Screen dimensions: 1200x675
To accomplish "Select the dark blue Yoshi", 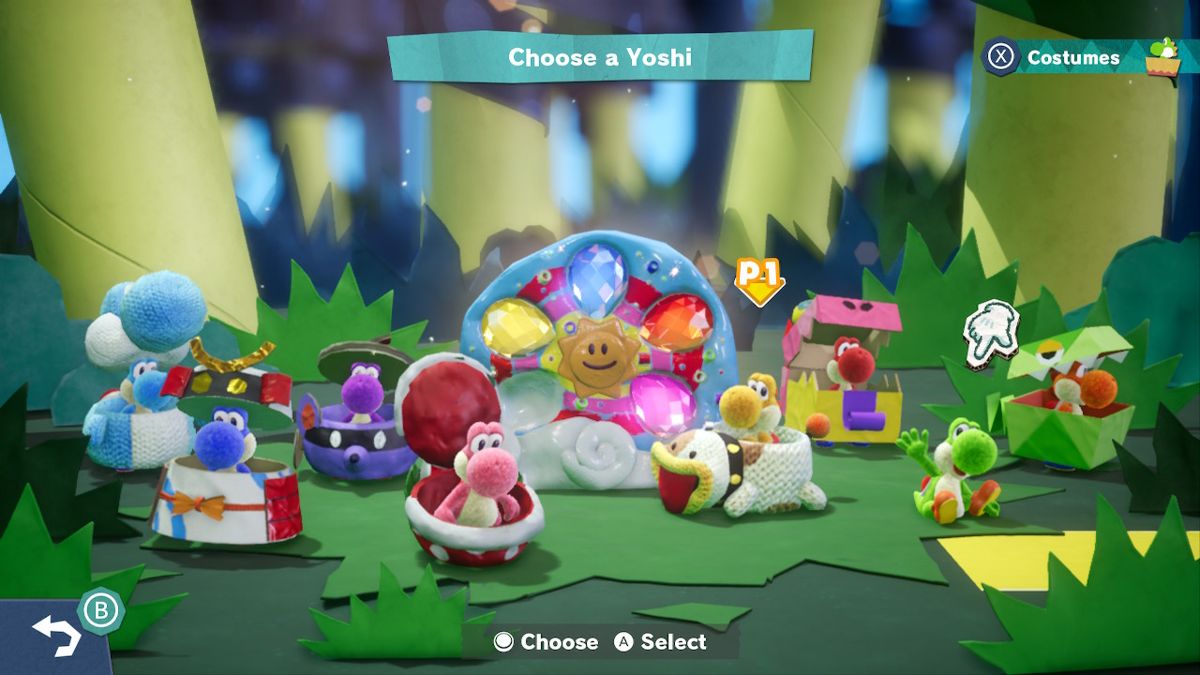I will click(222, 448).
